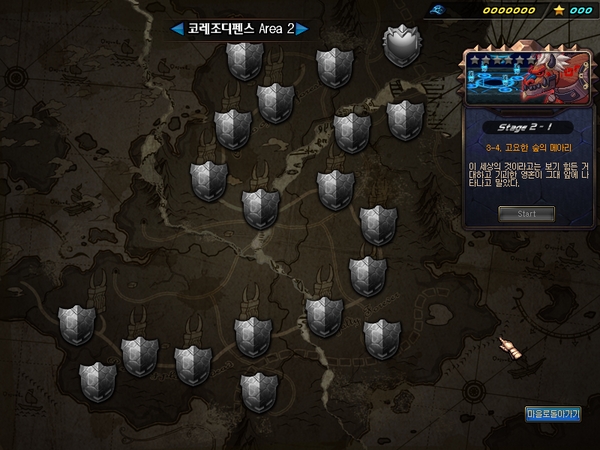Advance to the next area with right arrow
This screenshot has height=450, width=600.
click(x=302, y=29)
